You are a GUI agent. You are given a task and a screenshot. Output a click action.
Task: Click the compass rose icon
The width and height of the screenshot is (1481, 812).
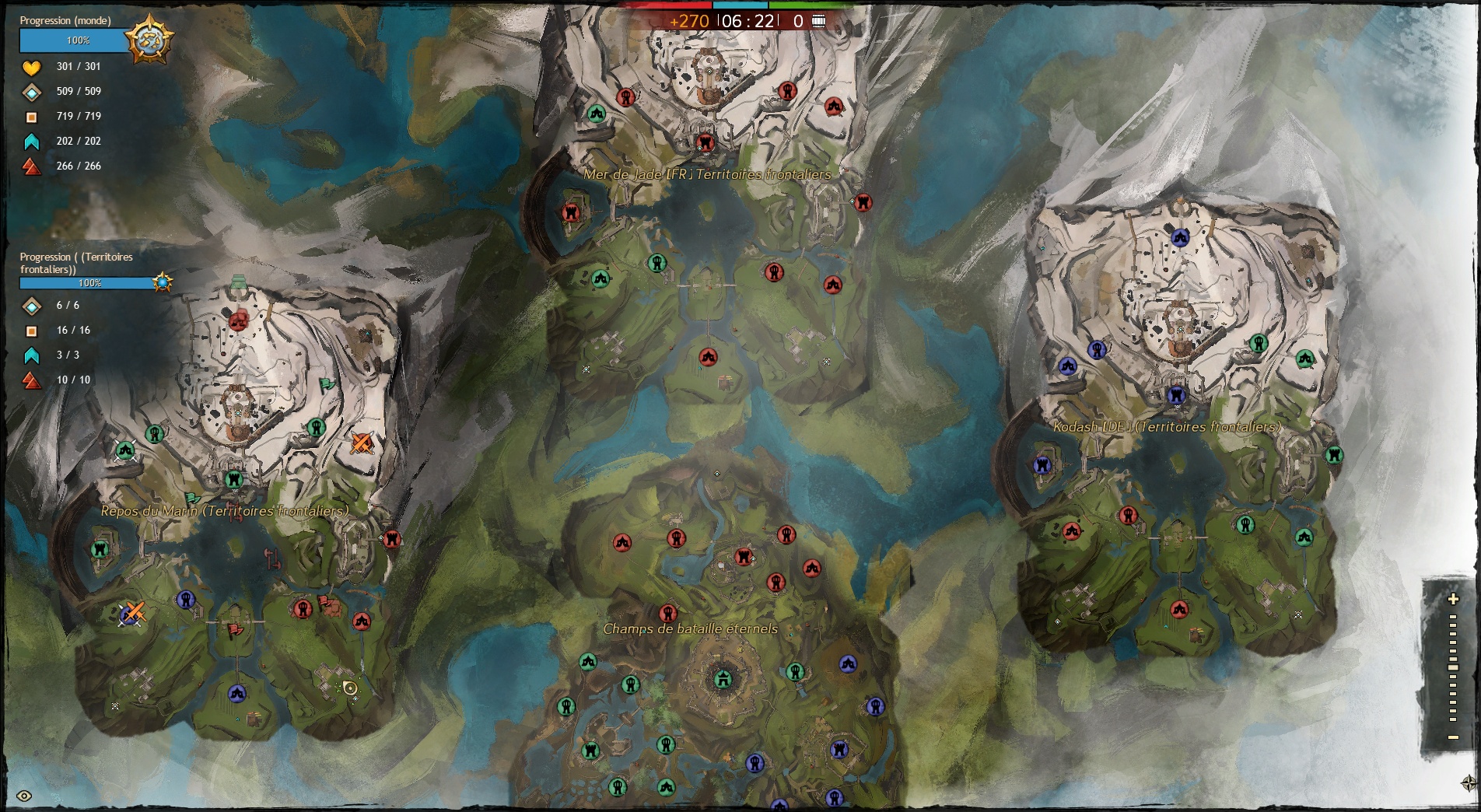point(1469,782)
